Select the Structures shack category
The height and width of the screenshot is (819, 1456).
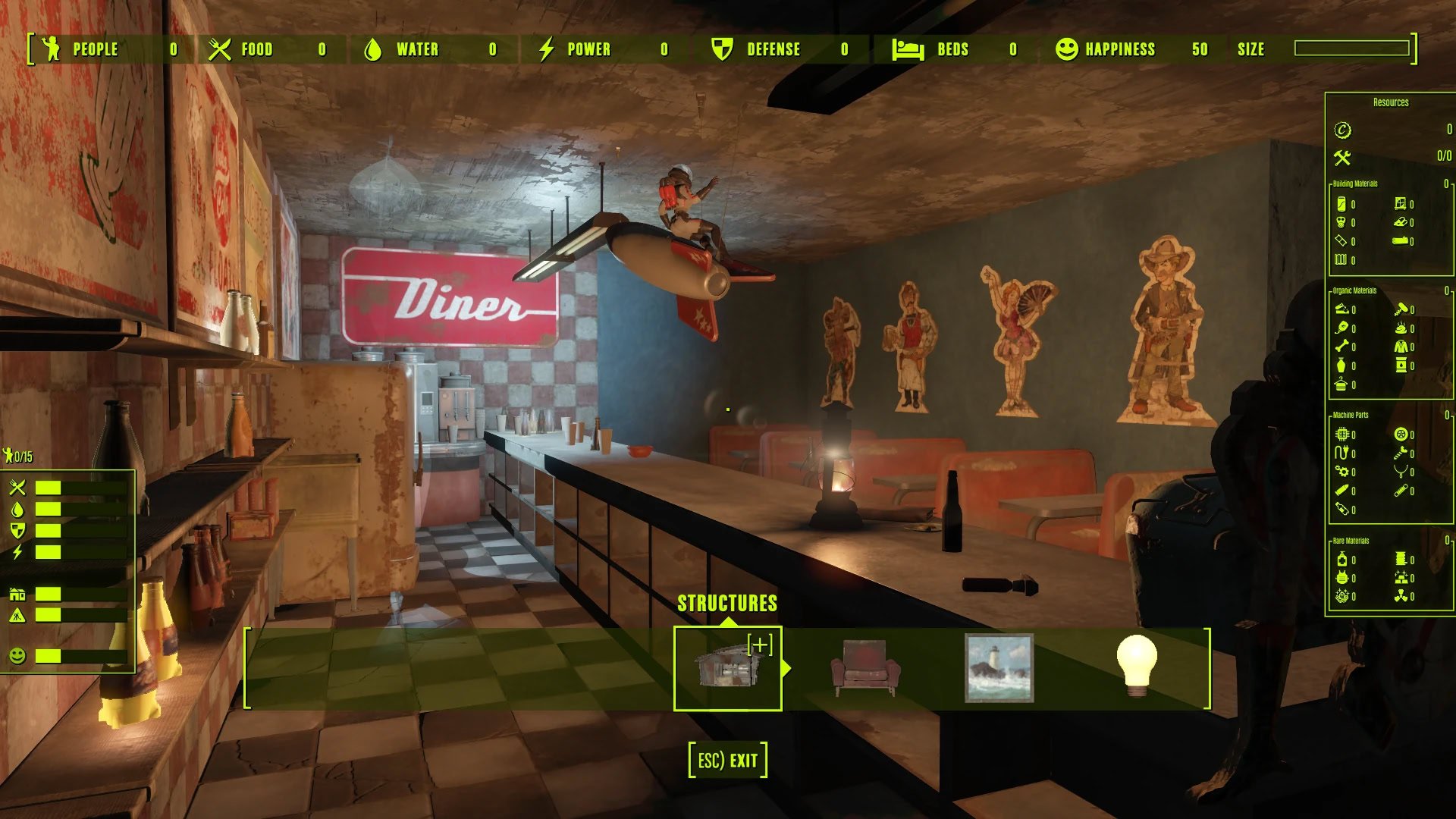pyautogui.click(x=727, y=668)
